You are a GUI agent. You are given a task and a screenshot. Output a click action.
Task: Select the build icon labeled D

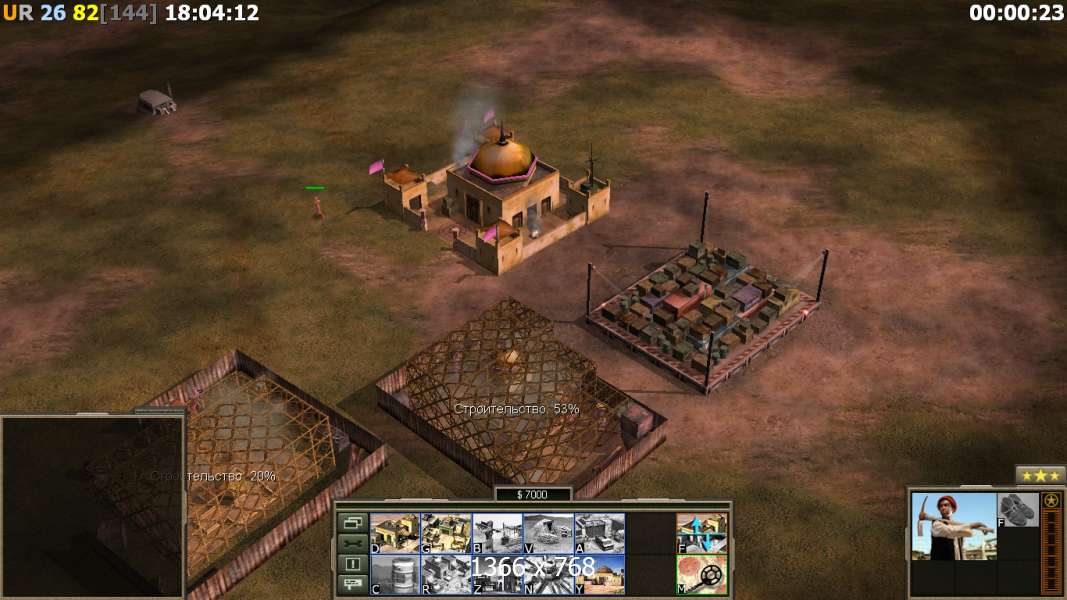395,533
